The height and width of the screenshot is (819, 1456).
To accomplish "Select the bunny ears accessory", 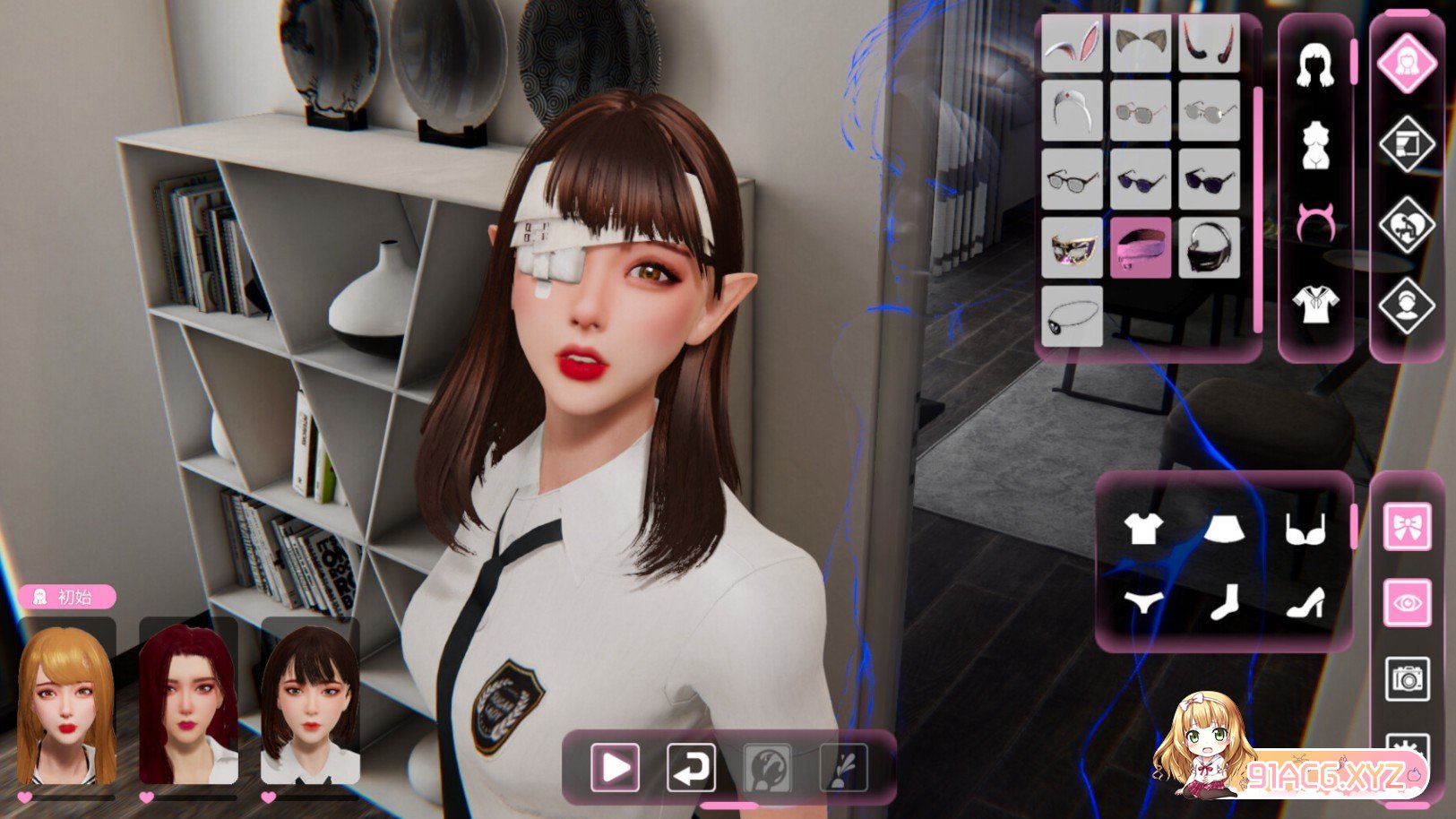I will click(x=1072, y=42).
